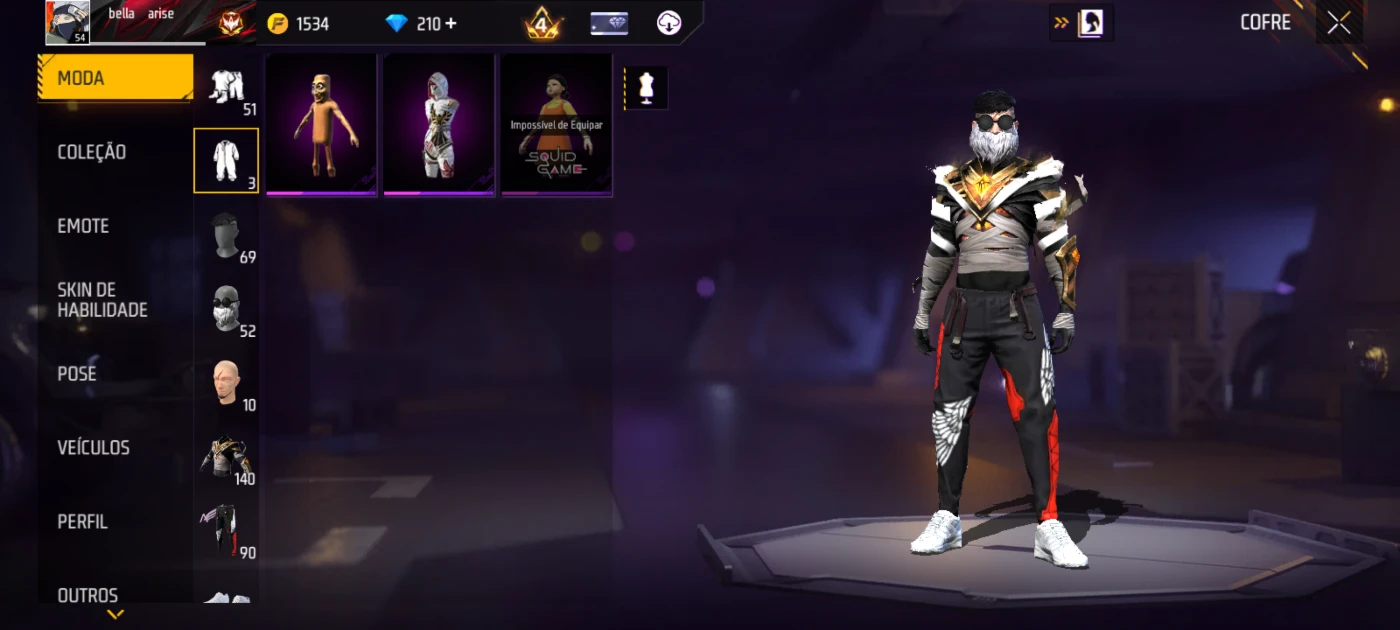Open Skin de Habilidade section
1400x630 pixels.
[x=102, y=300]
